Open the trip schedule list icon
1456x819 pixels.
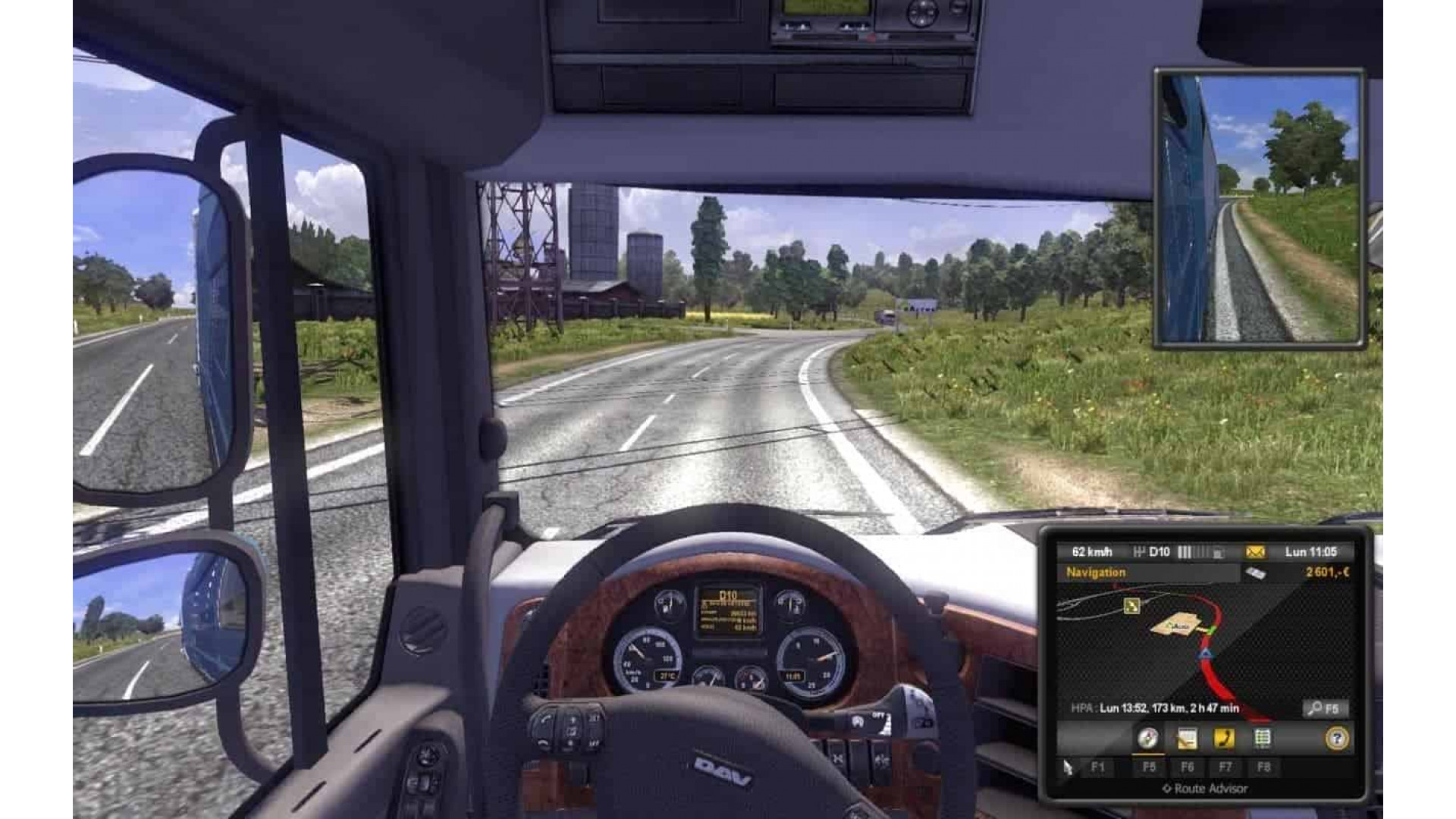click(x=1263, y=739)
